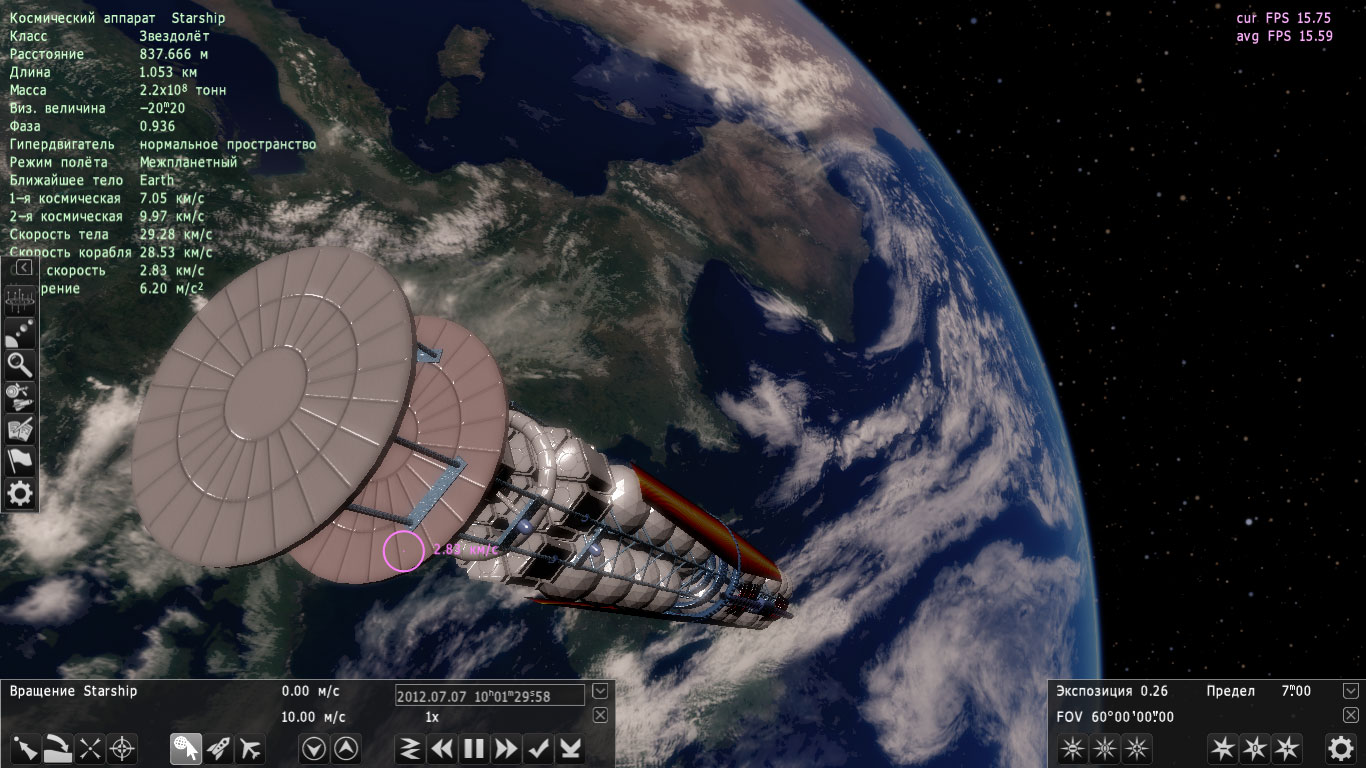The width and height of the screenshot is (1366, 768).
Task: Click the date and time field
Action: click(489, 695)
